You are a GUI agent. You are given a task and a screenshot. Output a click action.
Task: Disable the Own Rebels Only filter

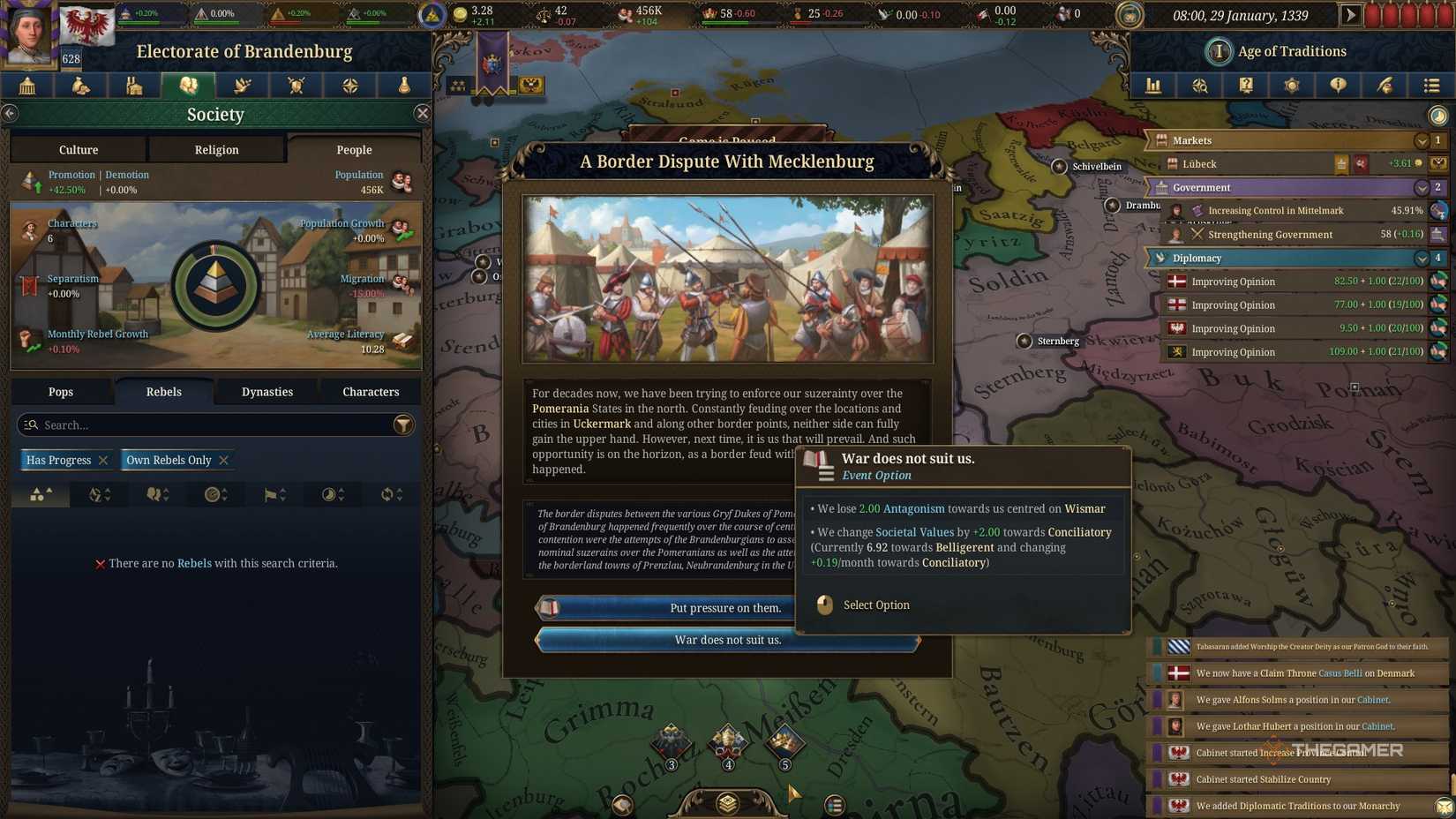click(223, 460)
